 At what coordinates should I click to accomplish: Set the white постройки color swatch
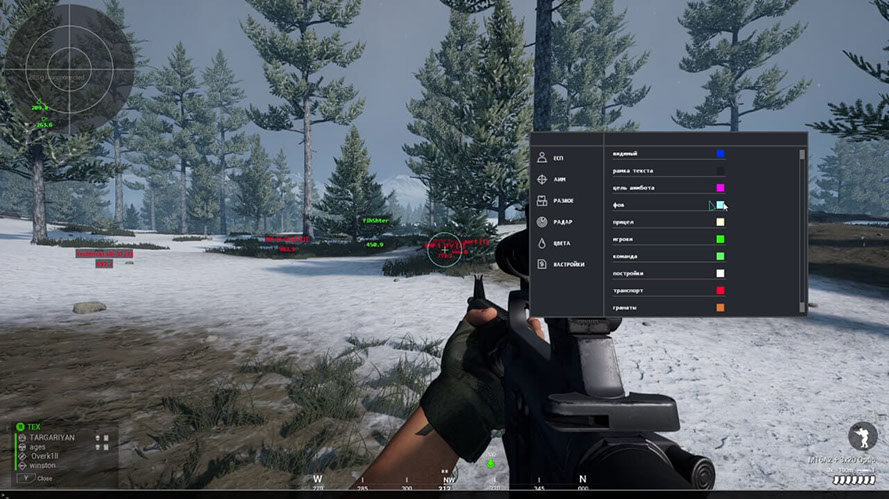720,273
